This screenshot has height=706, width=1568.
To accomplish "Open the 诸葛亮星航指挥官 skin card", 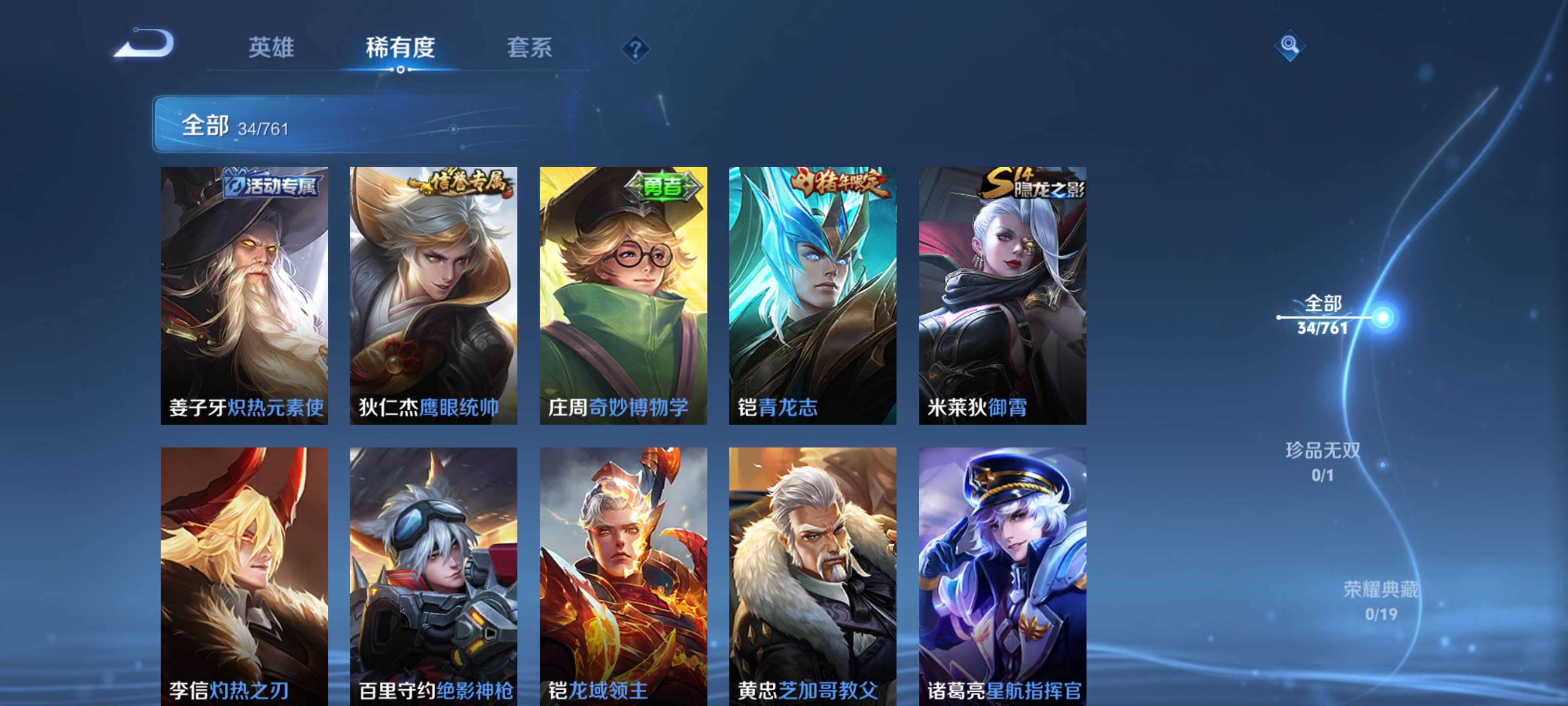I will tap(1001, 573).
